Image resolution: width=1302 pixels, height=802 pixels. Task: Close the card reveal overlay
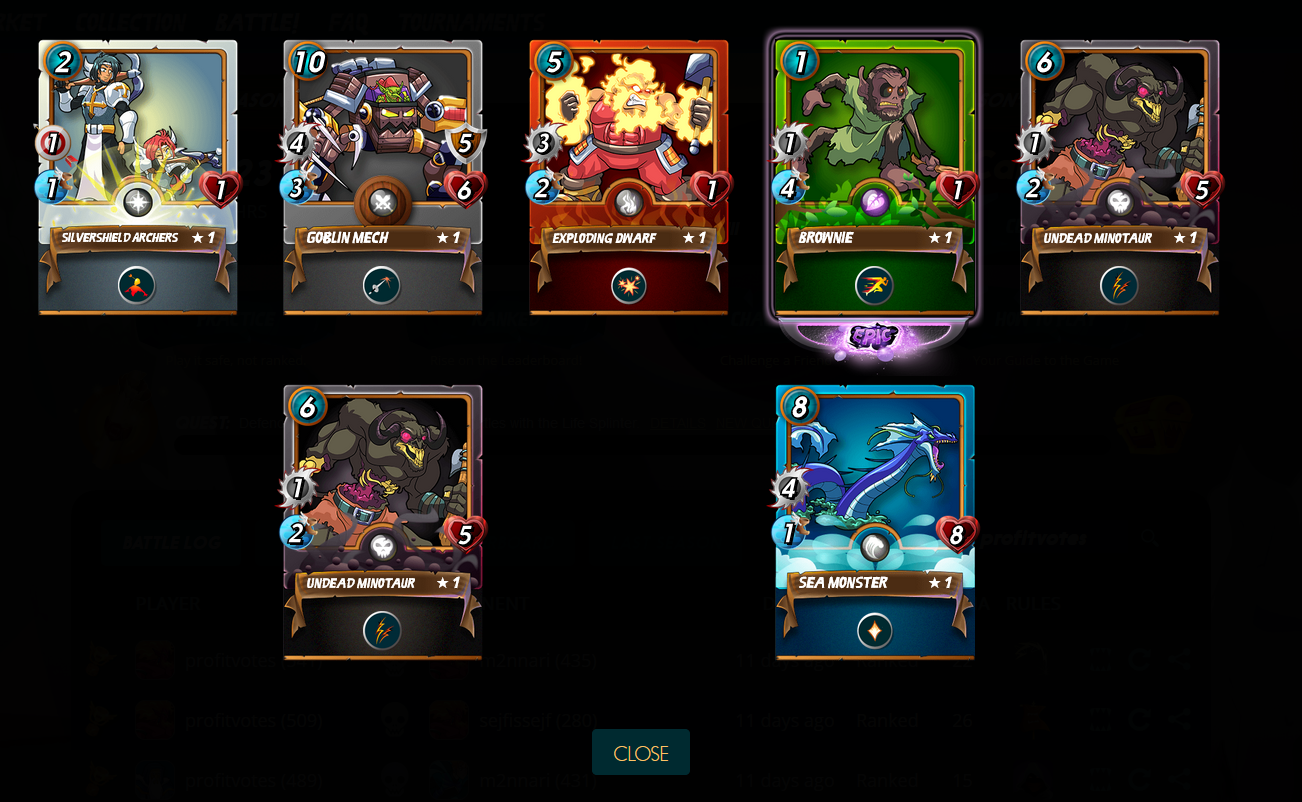[640, 752]
